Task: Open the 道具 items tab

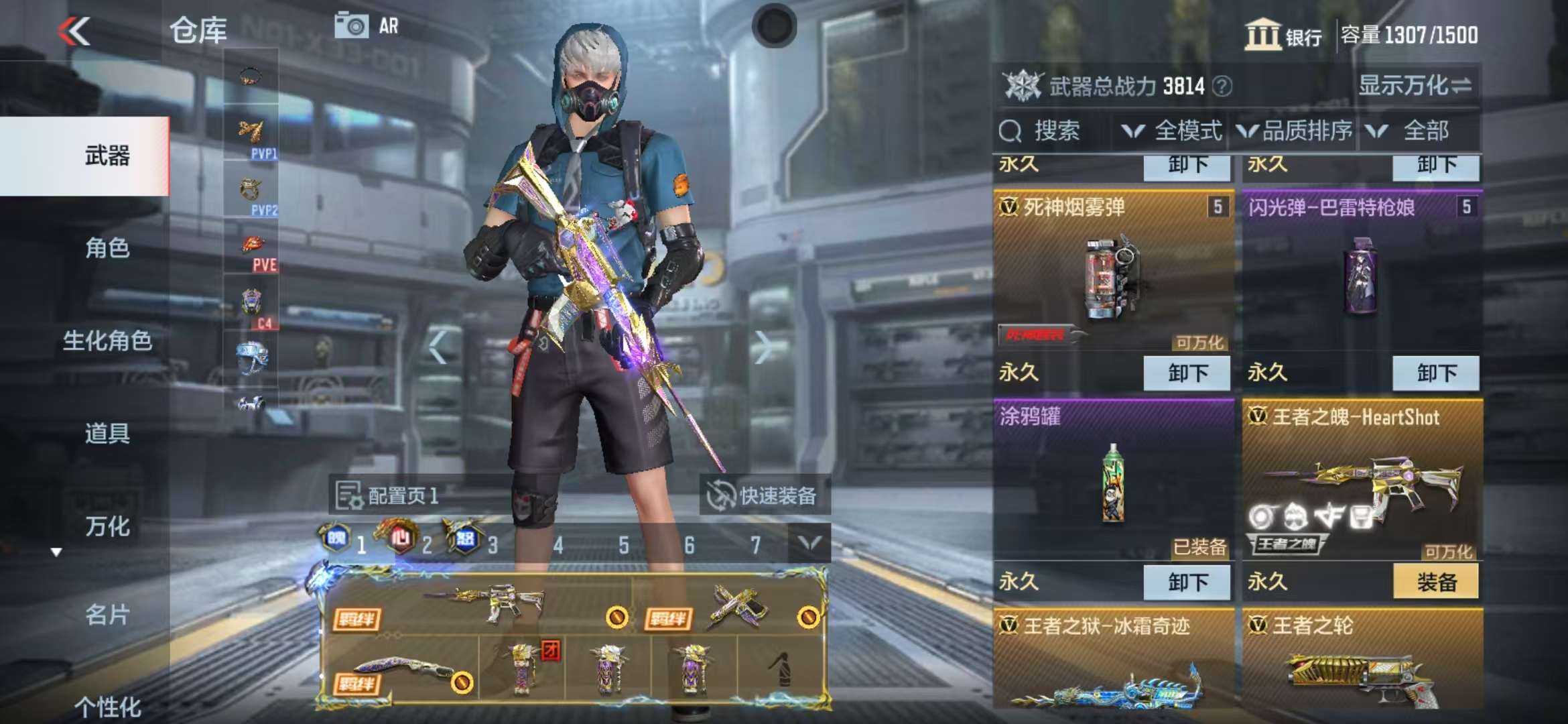Action: tap(107, 434)
